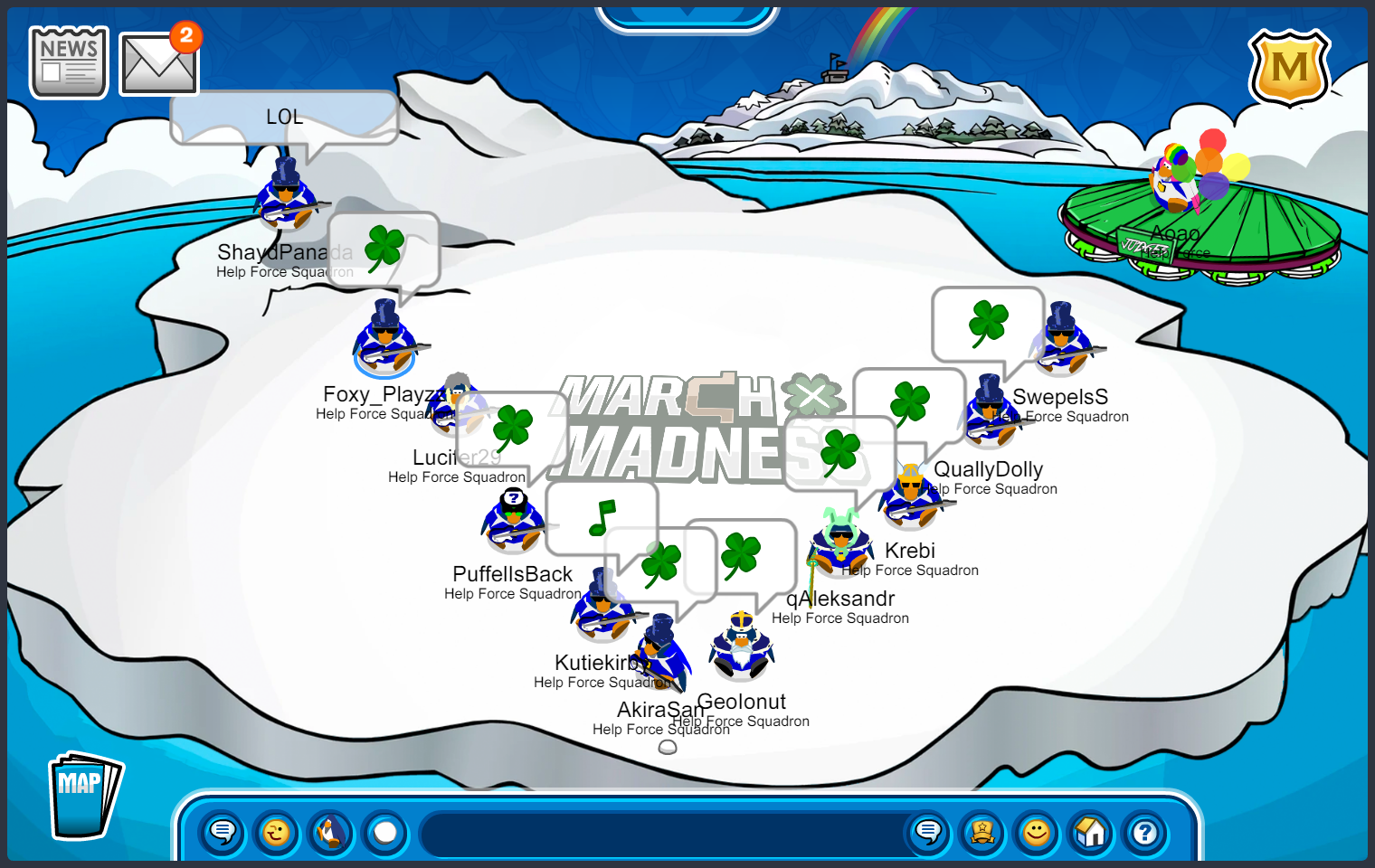Expand ShaydPanada's LOL speech bubble
Screen dimensions: 1375x868
tap(283, 116)
